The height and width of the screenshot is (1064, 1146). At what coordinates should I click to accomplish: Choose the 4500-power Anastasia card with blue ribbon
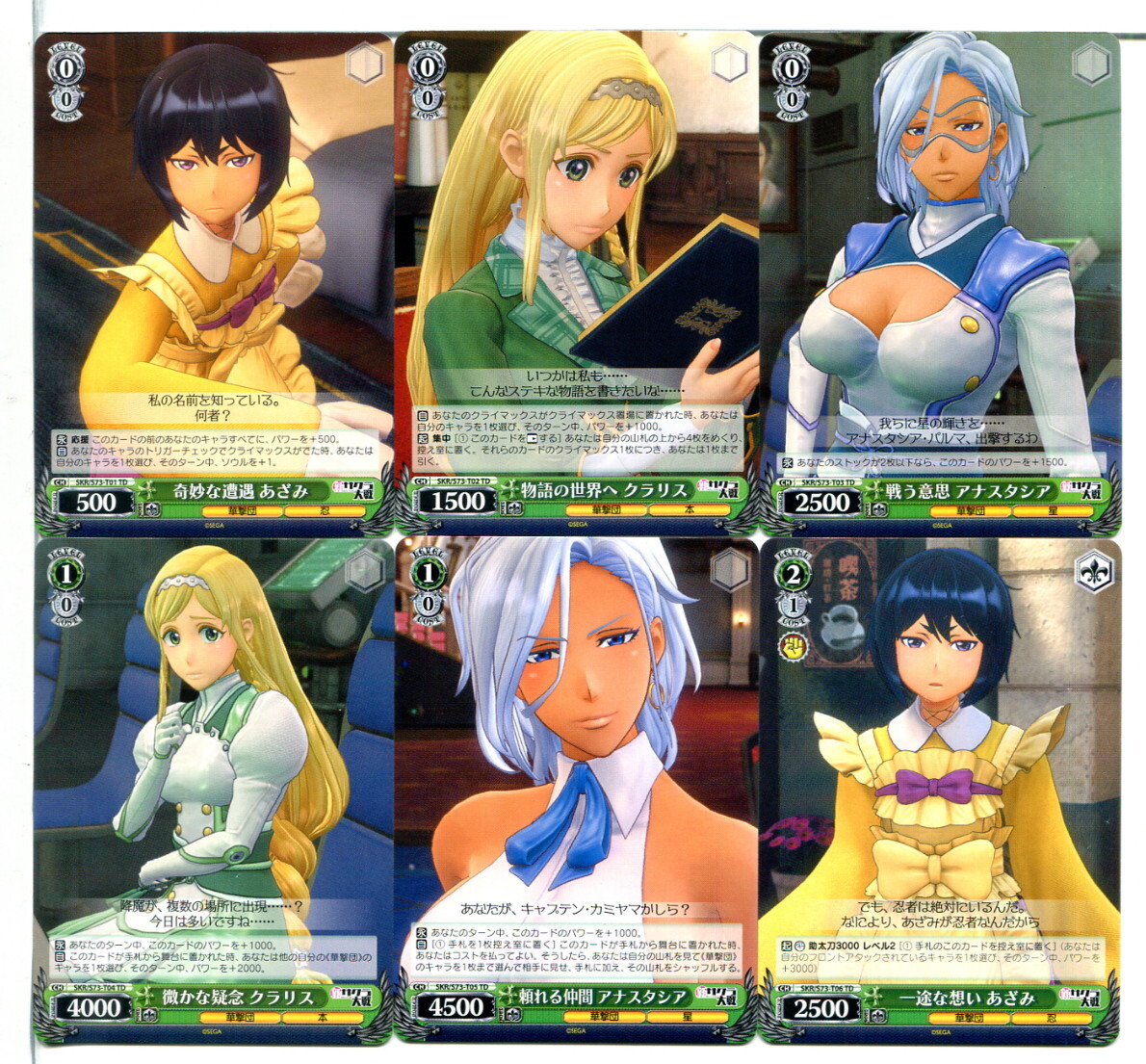click(576, 790)
